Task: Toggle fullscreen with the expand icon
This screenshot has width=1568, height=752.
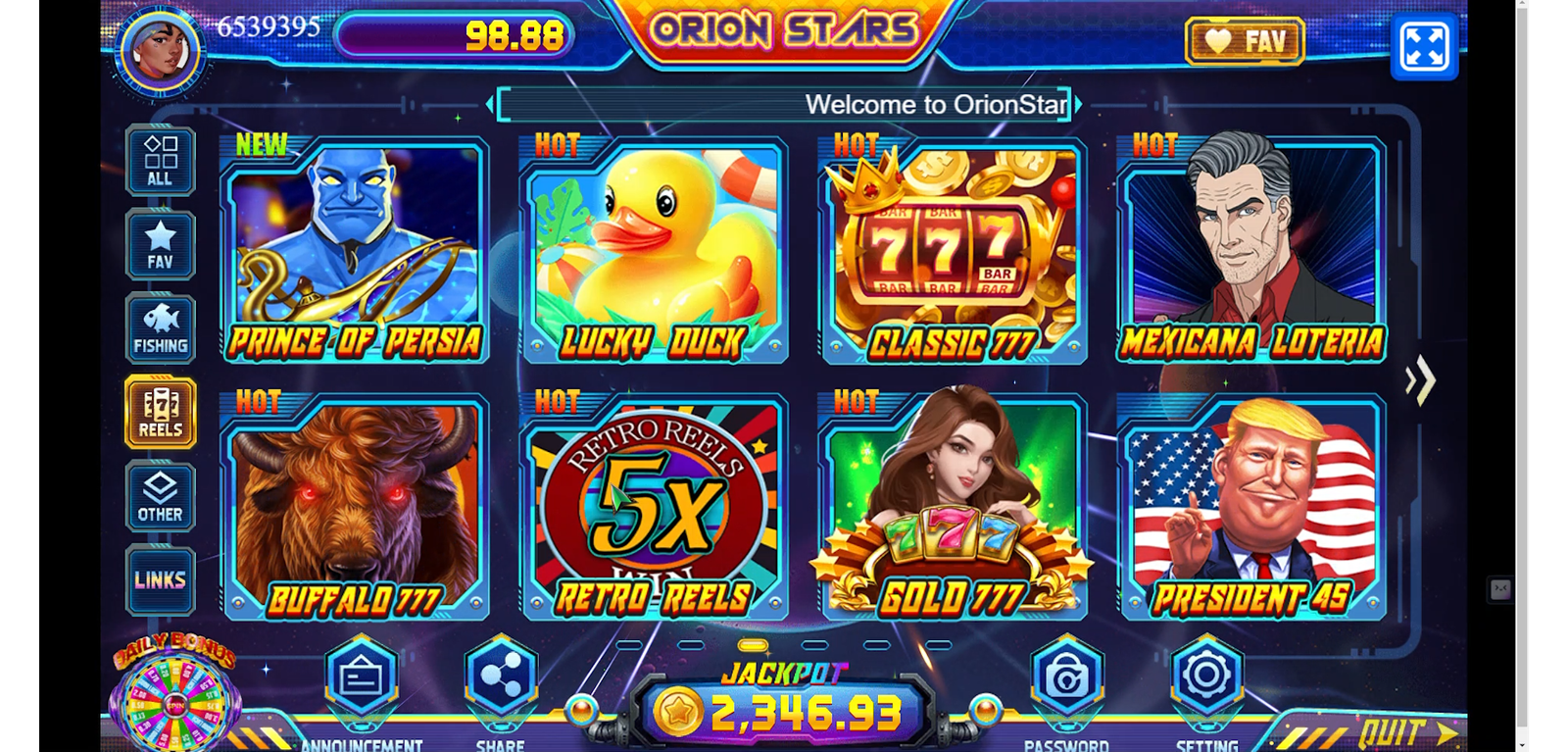Action: click(1424, 45)
